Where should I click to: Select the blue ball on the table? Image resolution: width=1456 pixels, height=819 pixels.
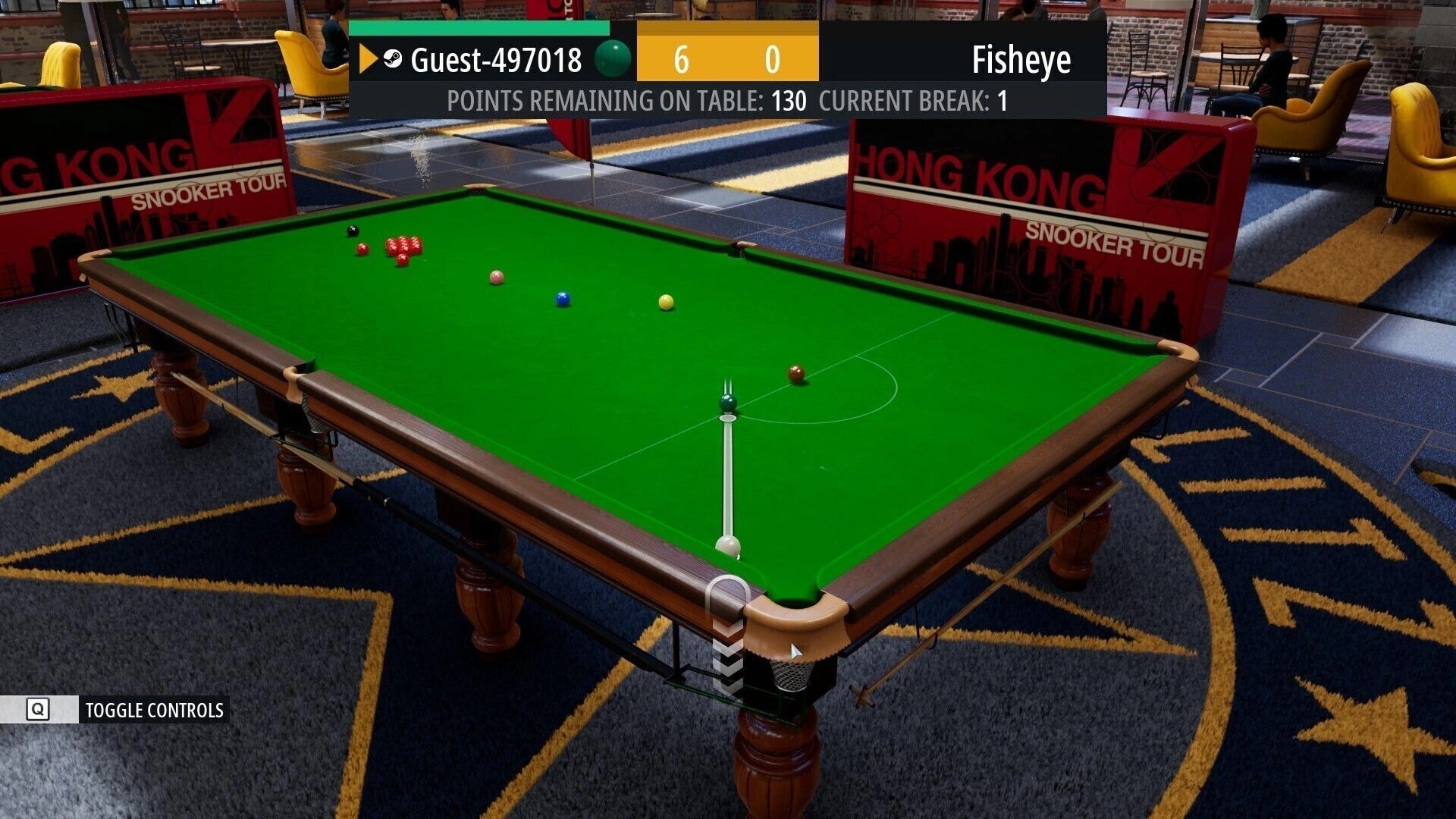click(562, 299)
